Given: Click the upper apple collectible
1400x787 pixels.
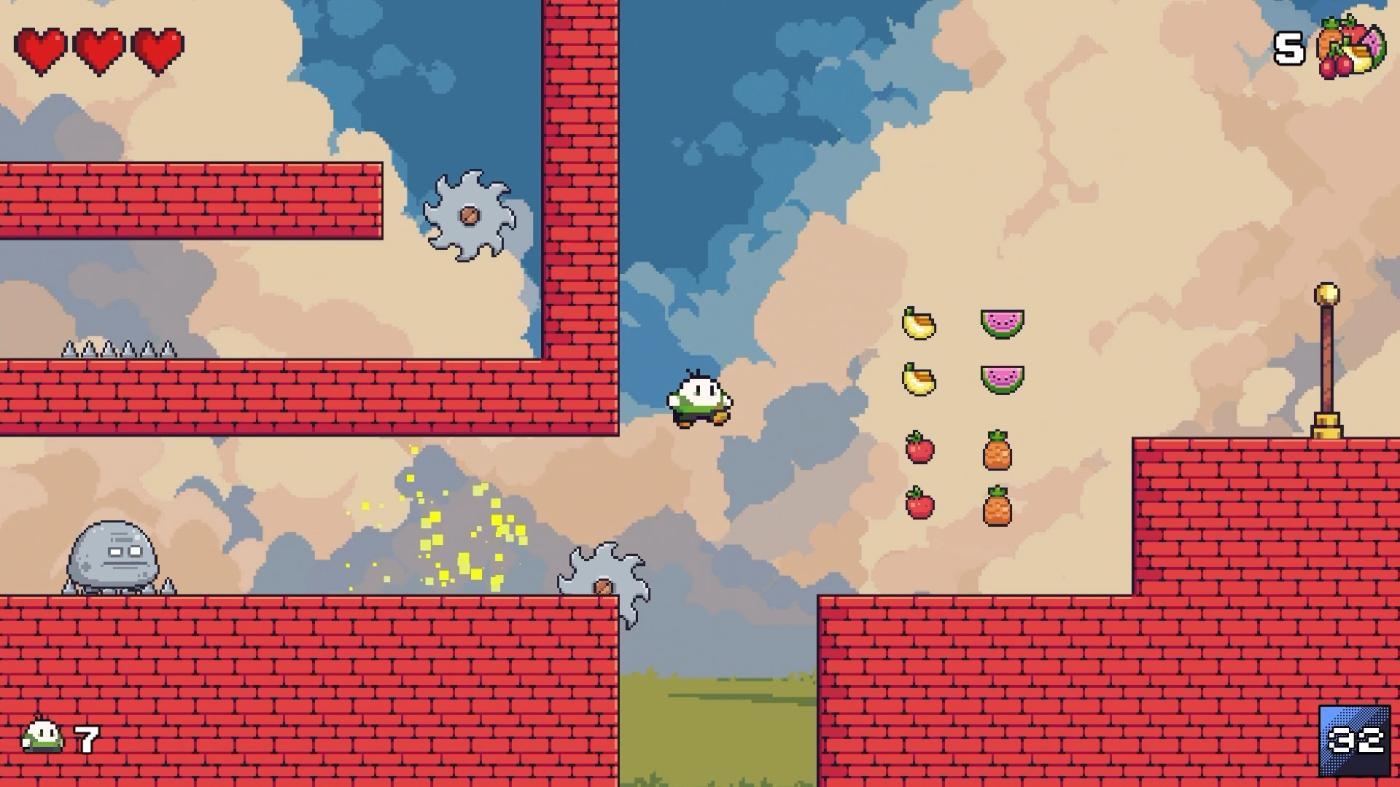Looking at the screenshot, I should point(919,450).
